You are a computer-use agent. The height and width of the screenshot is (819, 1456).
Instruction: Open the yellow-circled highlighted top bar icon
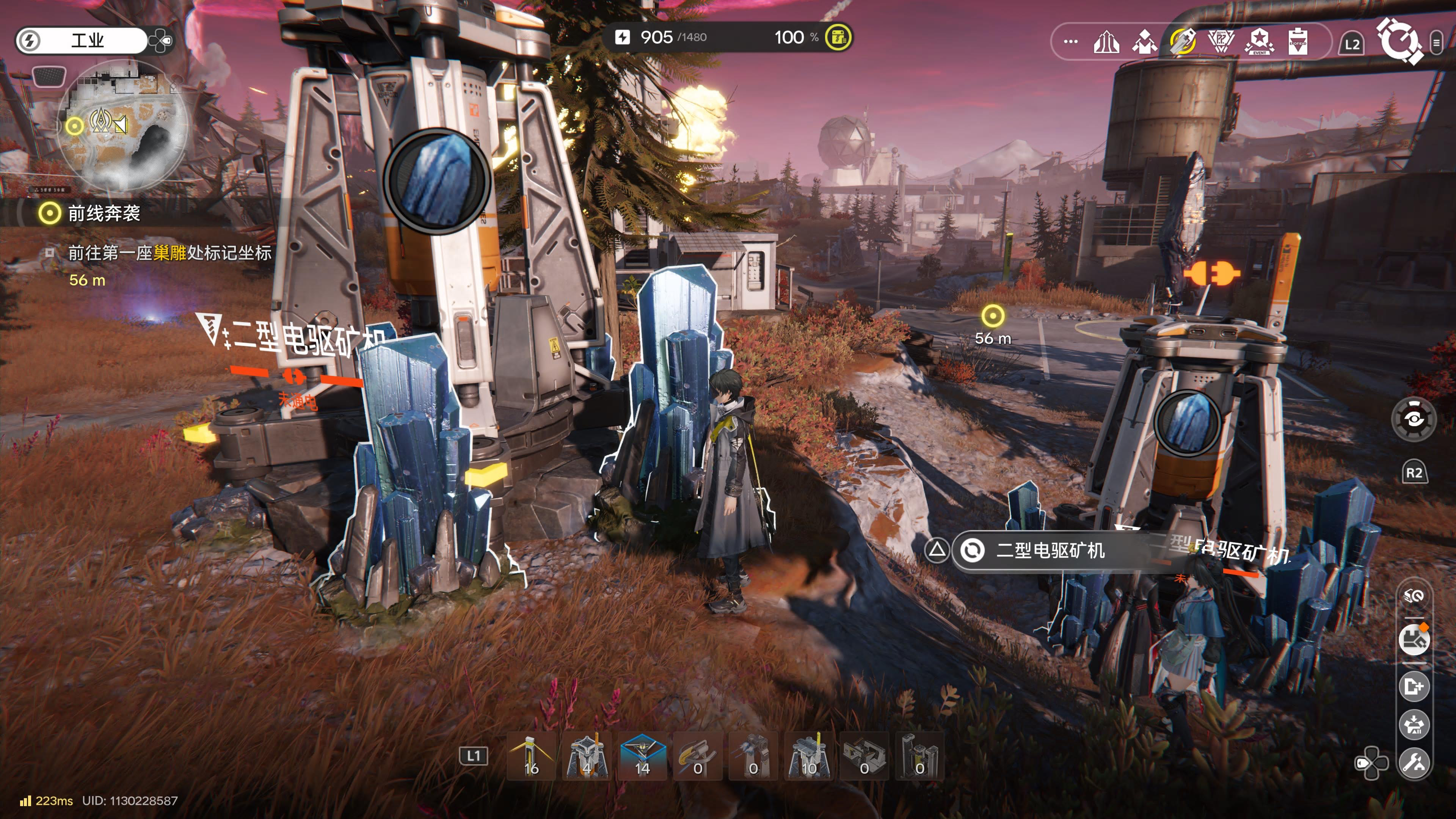click(1183, 41)
